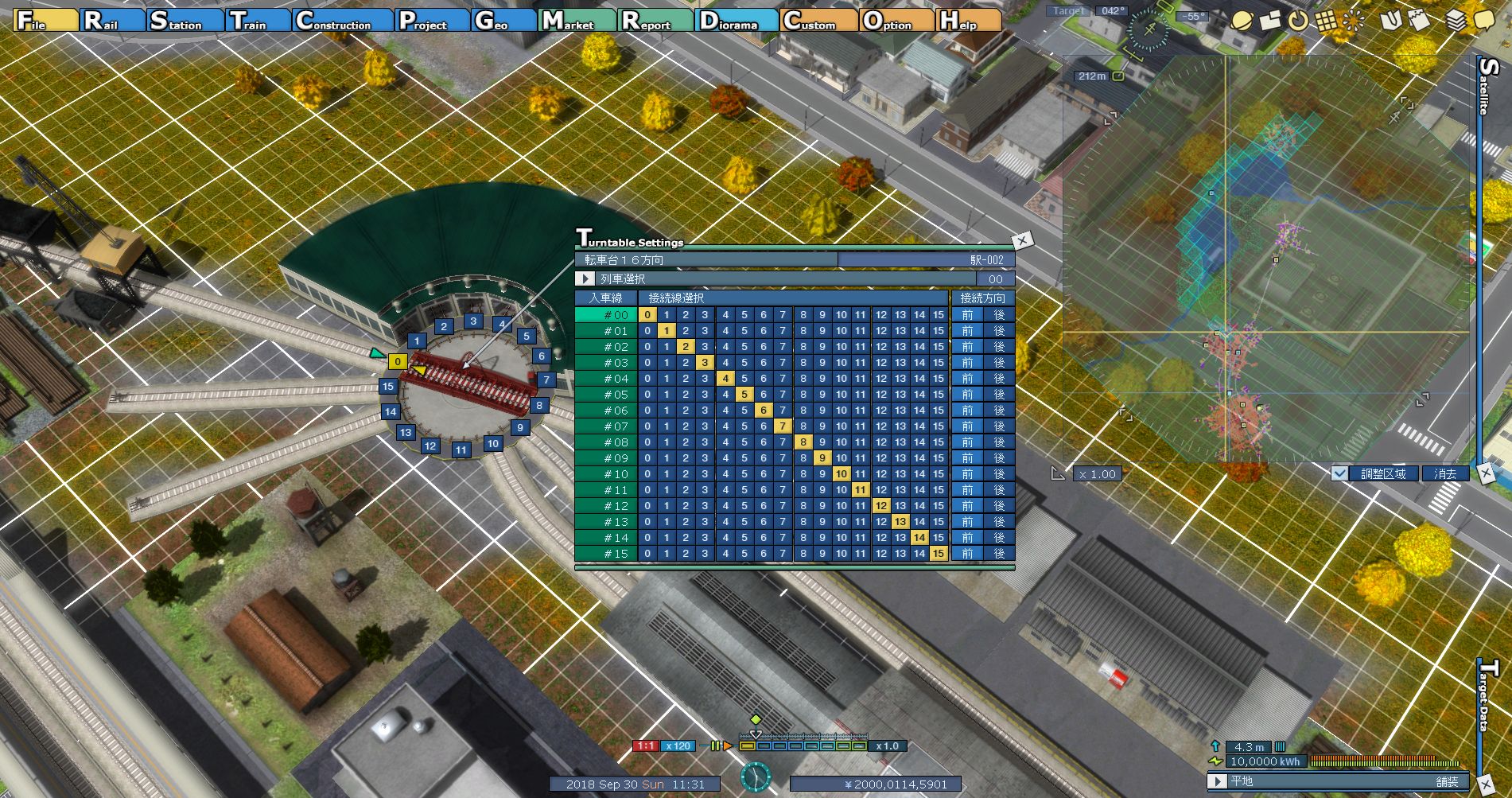Image resolution: width=1512 pixels, height=798 pixels.
Task: Open the Construction menu
Action: (x=342, y=21)
